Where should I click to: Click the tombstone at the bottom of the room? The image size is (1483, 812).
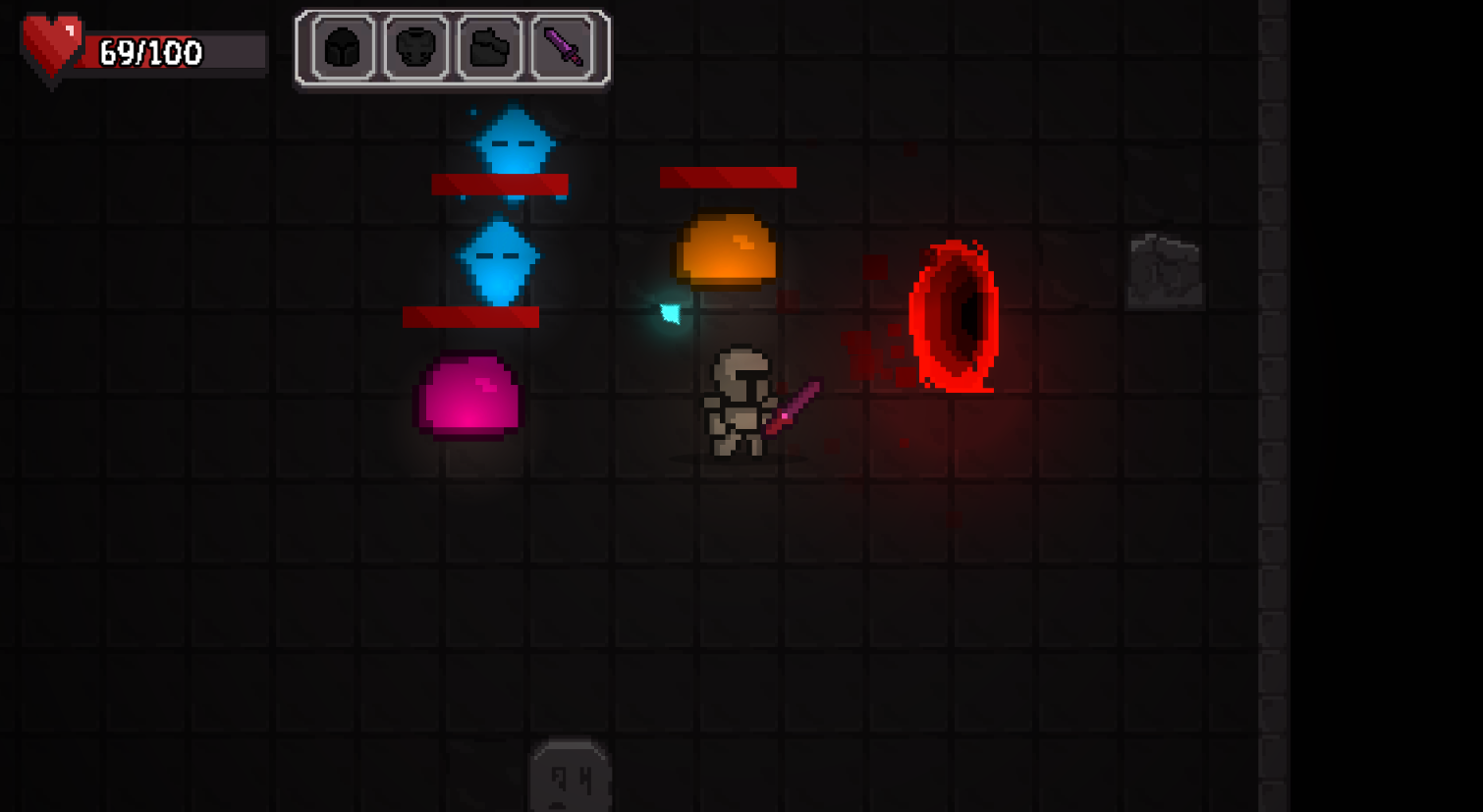[x=572, y=776]
